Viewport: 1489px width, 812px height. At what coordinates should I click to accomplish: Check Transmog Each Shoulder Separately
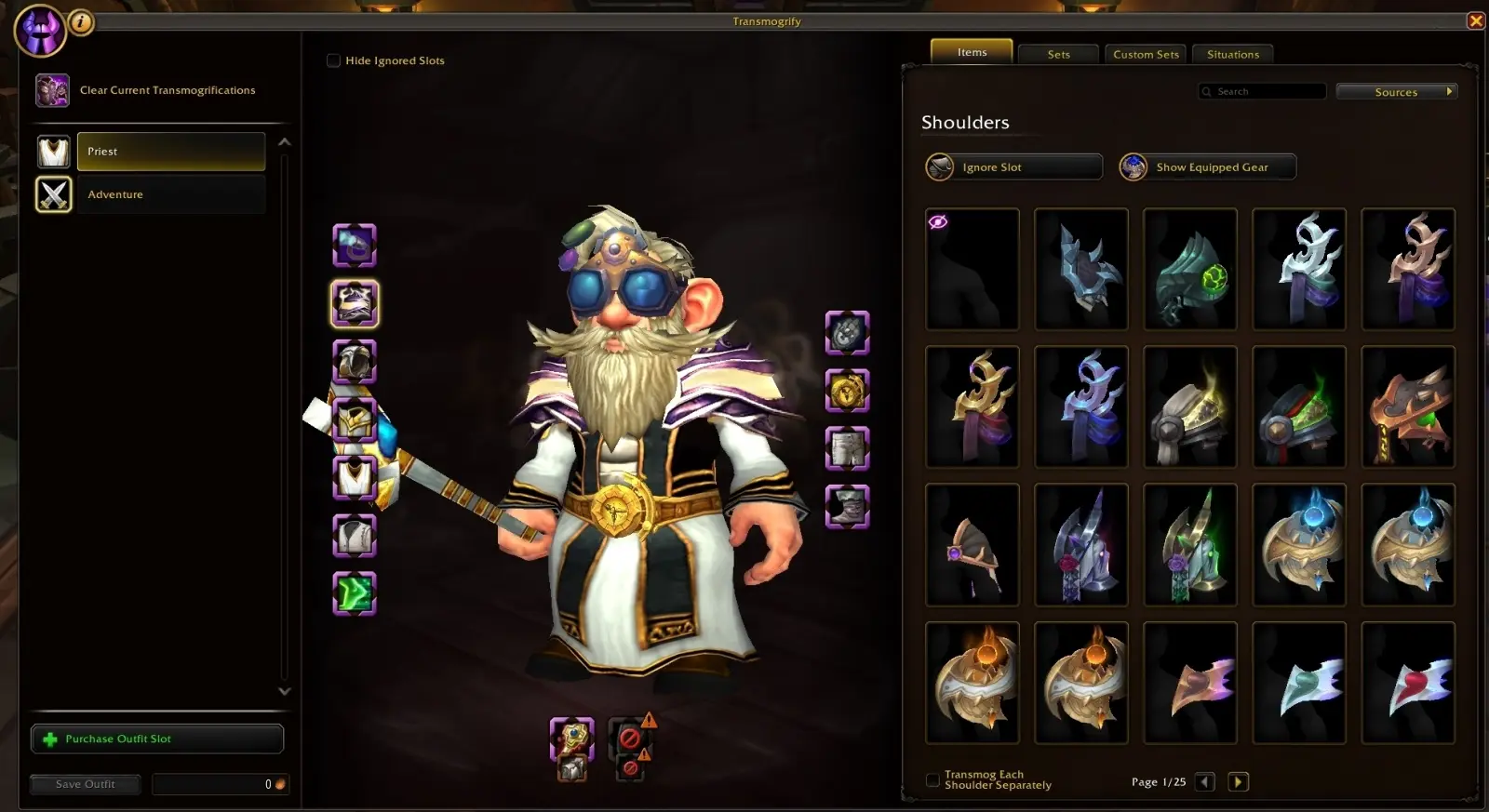[x=933, y=781]
